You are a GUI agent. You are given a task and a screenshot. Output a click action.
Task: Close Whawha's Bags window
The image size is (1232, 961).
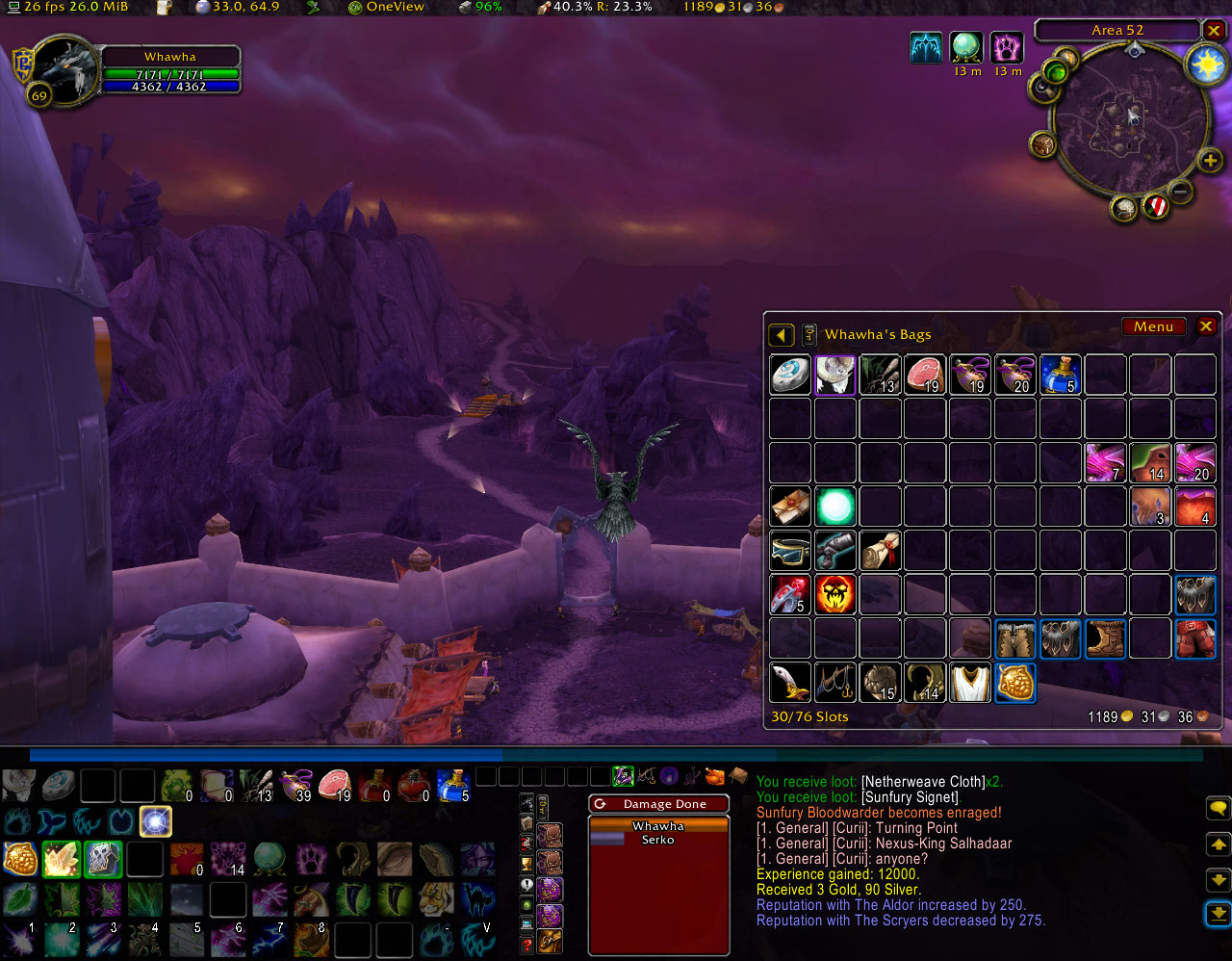(x=1205, y=326)
